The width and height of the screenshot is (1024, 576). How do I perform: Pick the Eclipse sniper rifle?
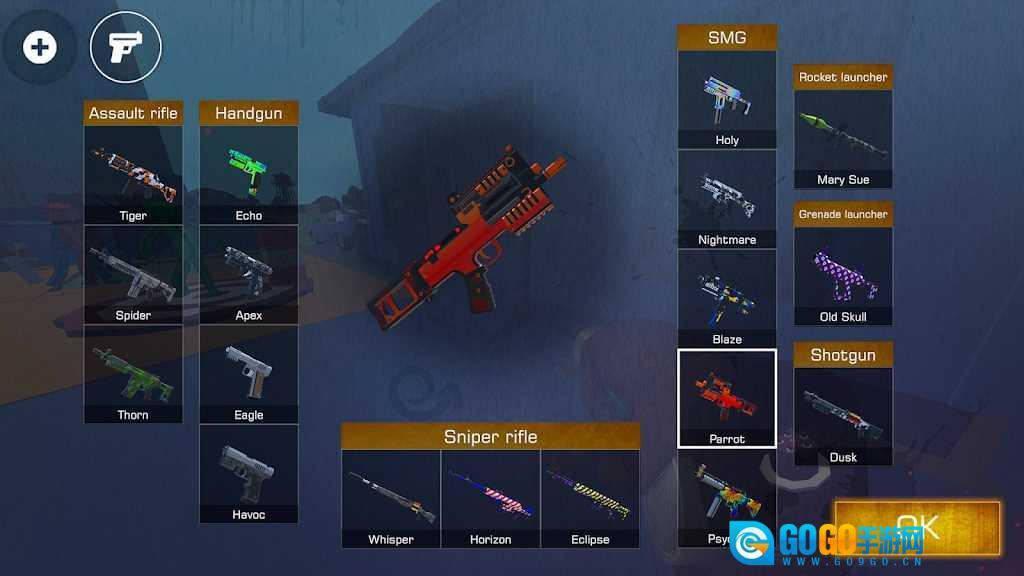(x=590, y=498)
